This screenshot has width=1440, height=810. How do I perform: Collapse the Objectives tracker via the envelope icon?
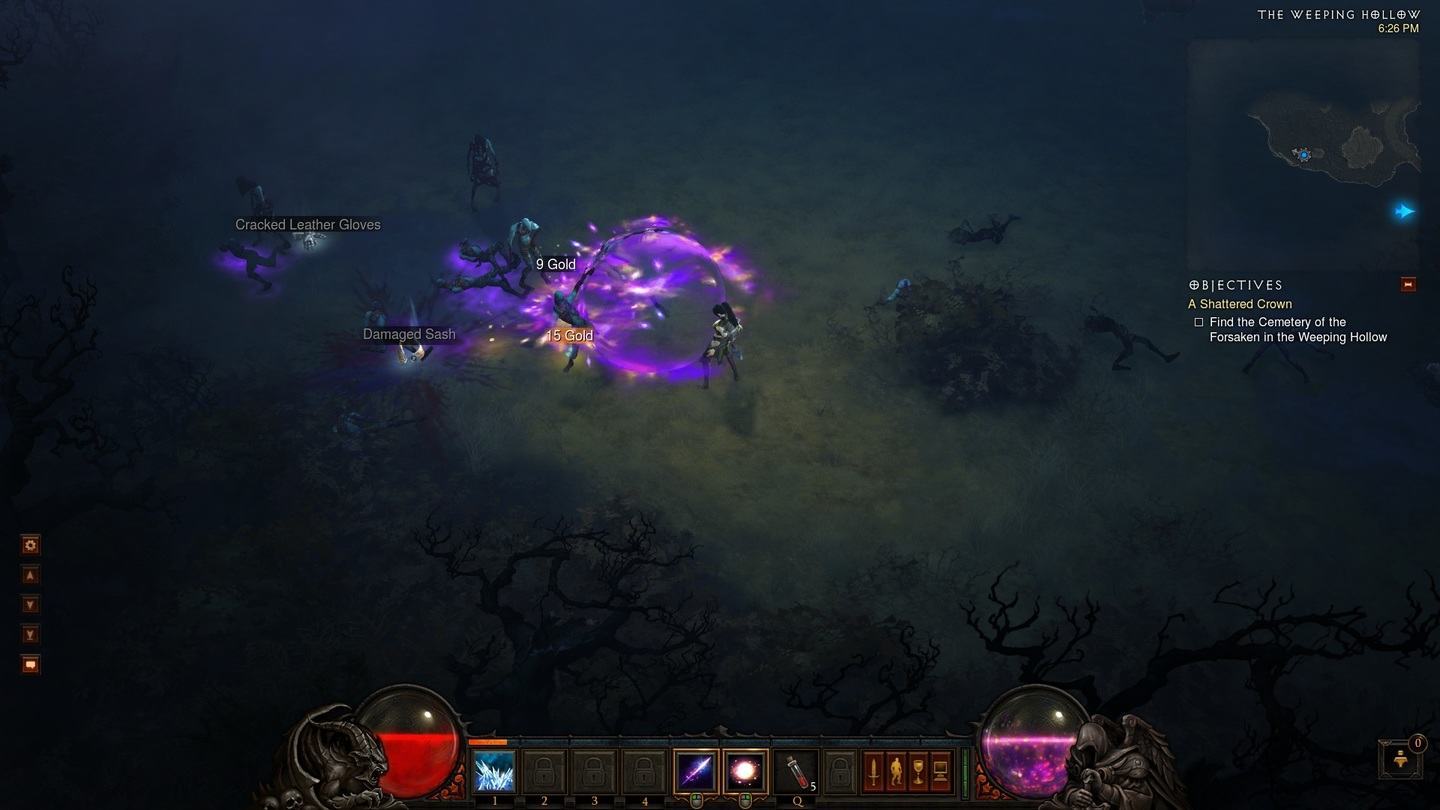(1408, 284)
